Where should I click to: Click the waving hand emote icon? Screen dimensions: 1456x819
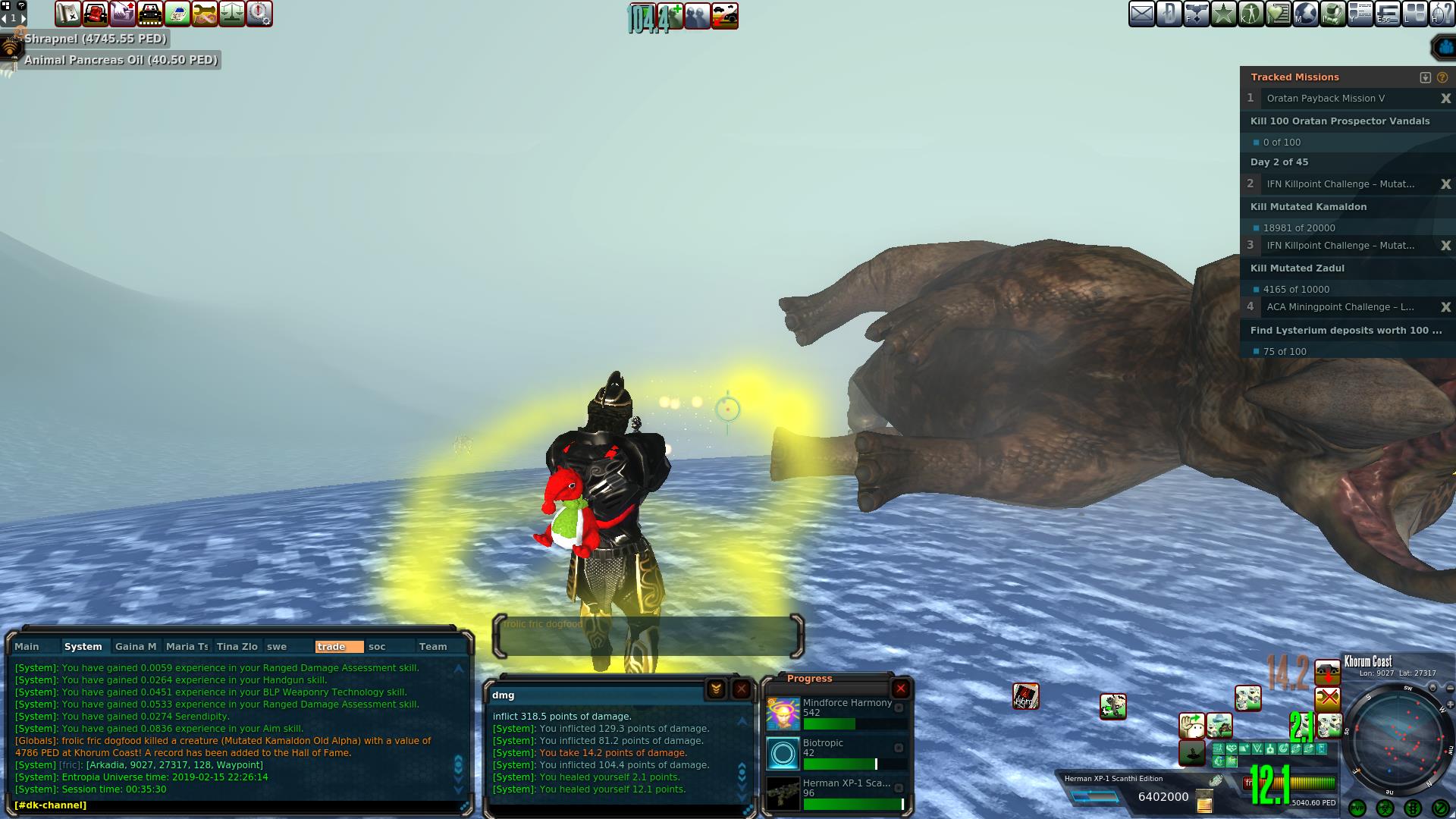(x=1192, y=726)
